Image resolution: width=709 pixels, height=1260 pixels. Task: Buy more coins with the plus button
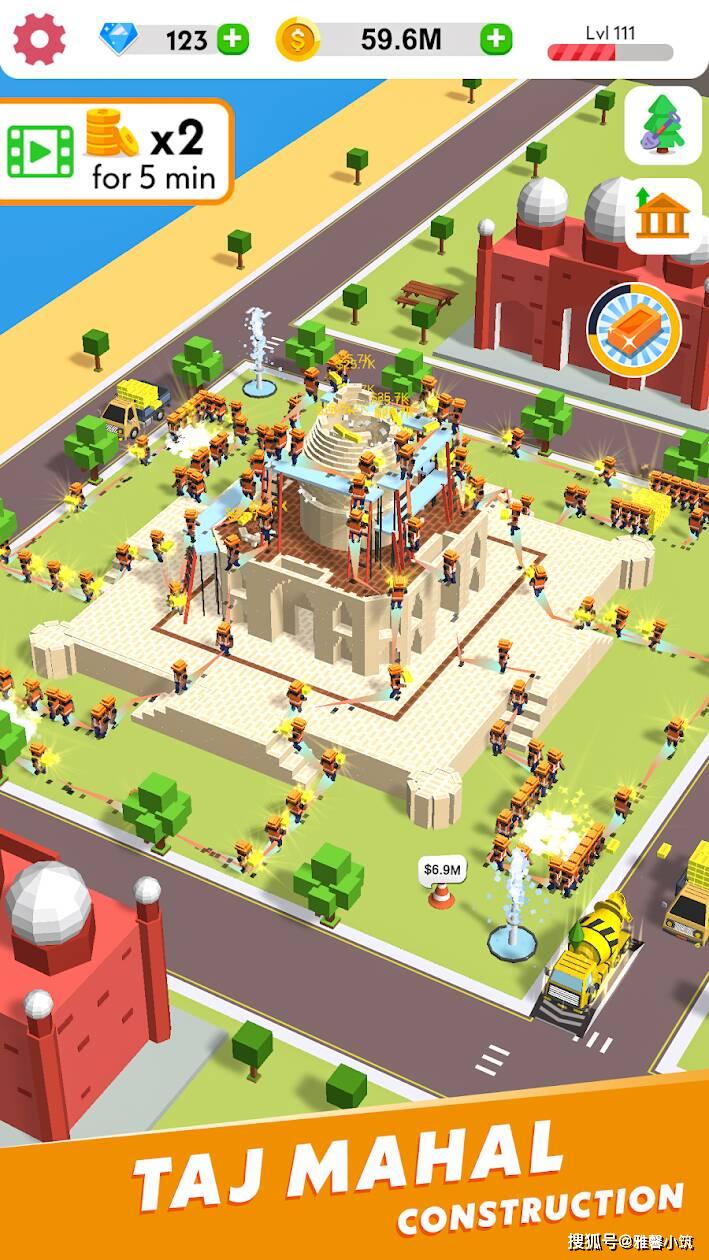pyautogui.click(x=496, y=40)
